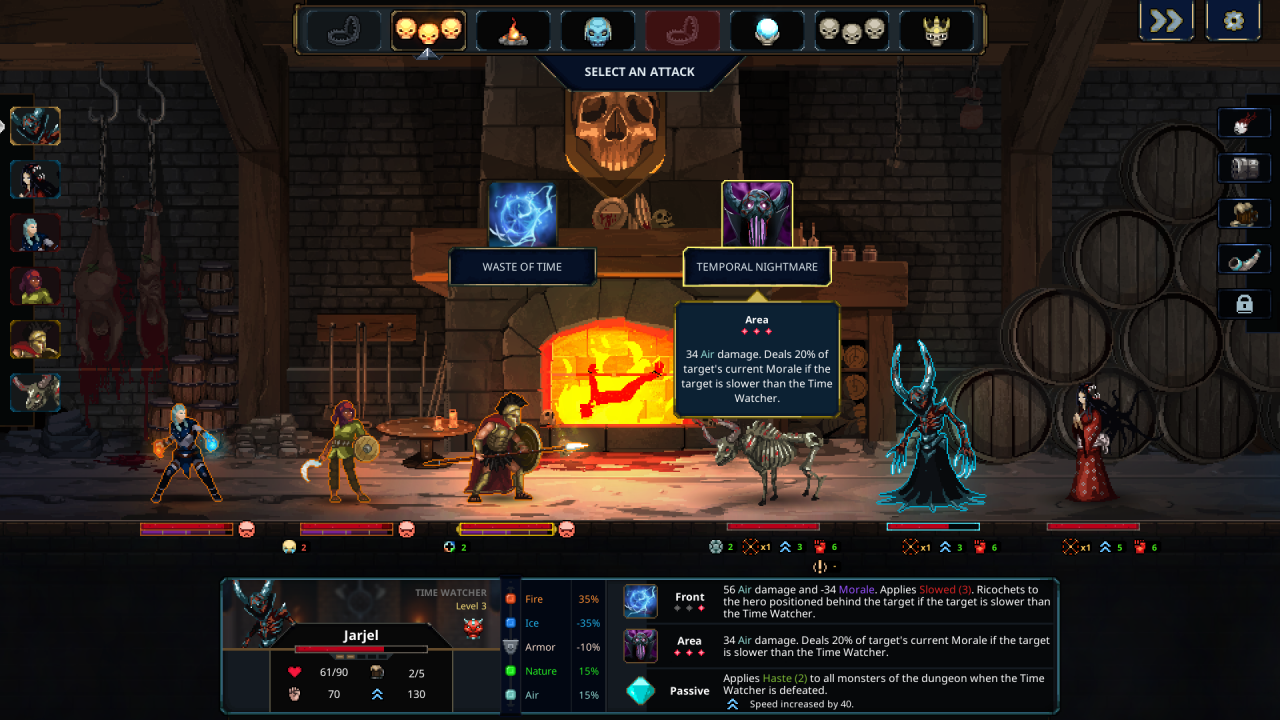The width and height of the screenshot is (1280, 720).
Task: Use the iron gauntlet item slot
Action: coord(1244,168)
